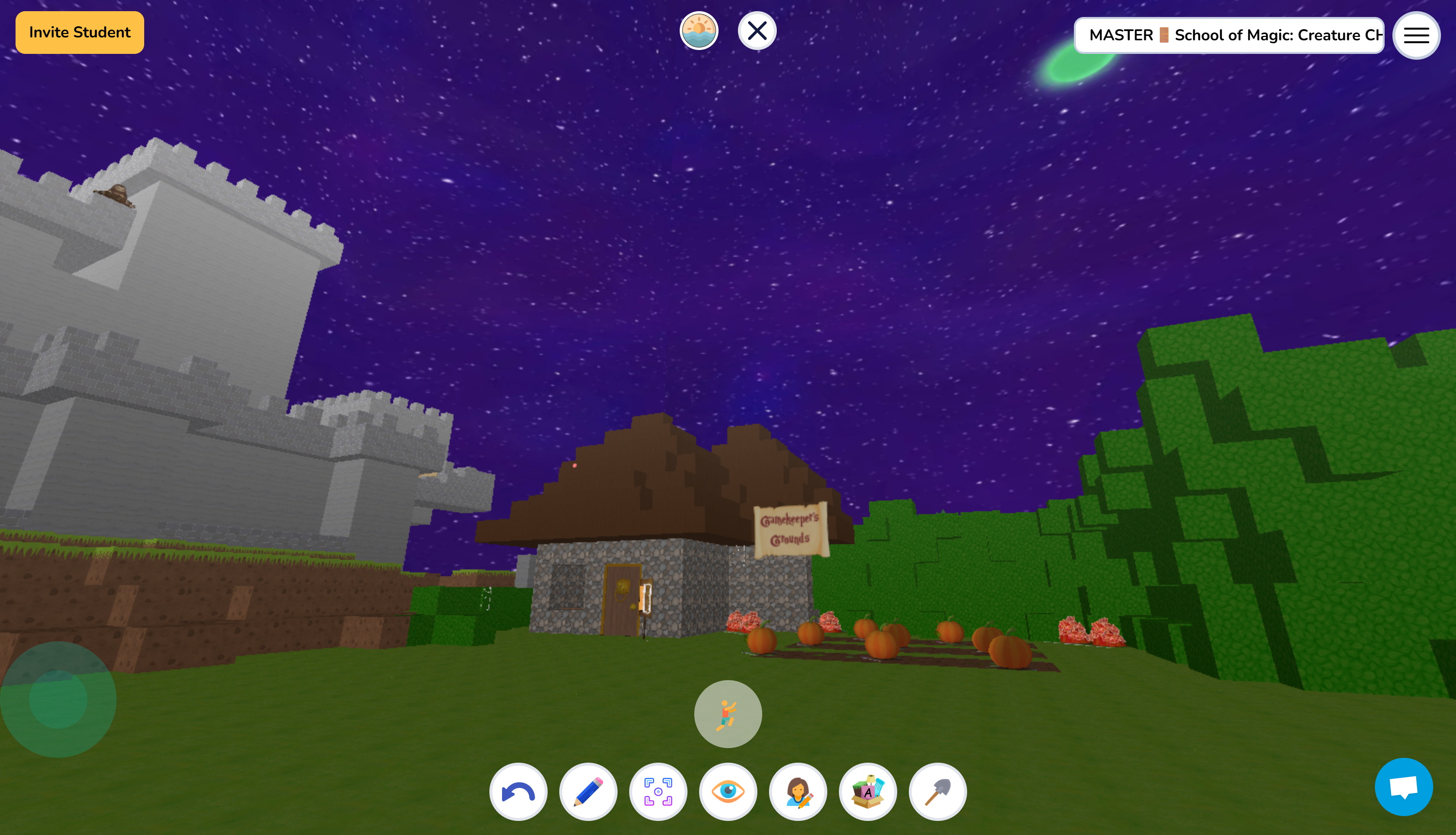This screenshot has width=1456, height=835.
Task: Select the pencil build tool
Action: [588, 791]
